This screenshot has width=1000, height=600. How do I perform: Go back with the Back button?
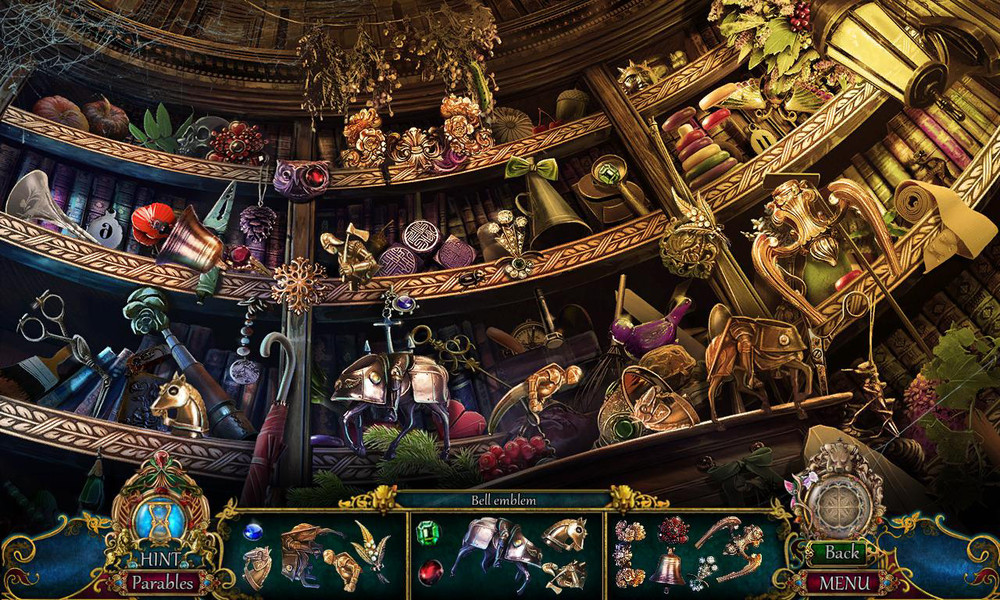click(842, 553)
